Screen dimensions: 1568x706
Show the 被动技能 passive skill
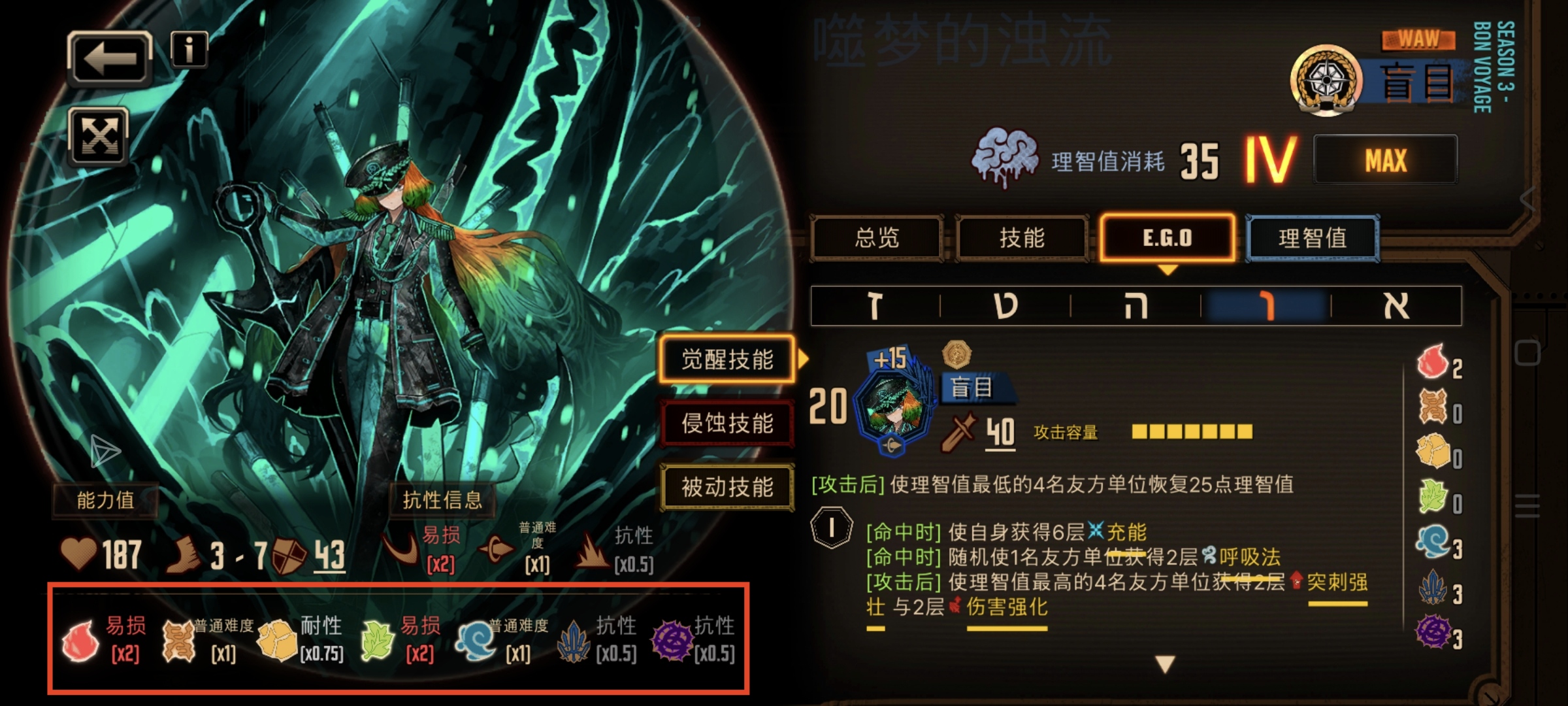tap(727, 487)
